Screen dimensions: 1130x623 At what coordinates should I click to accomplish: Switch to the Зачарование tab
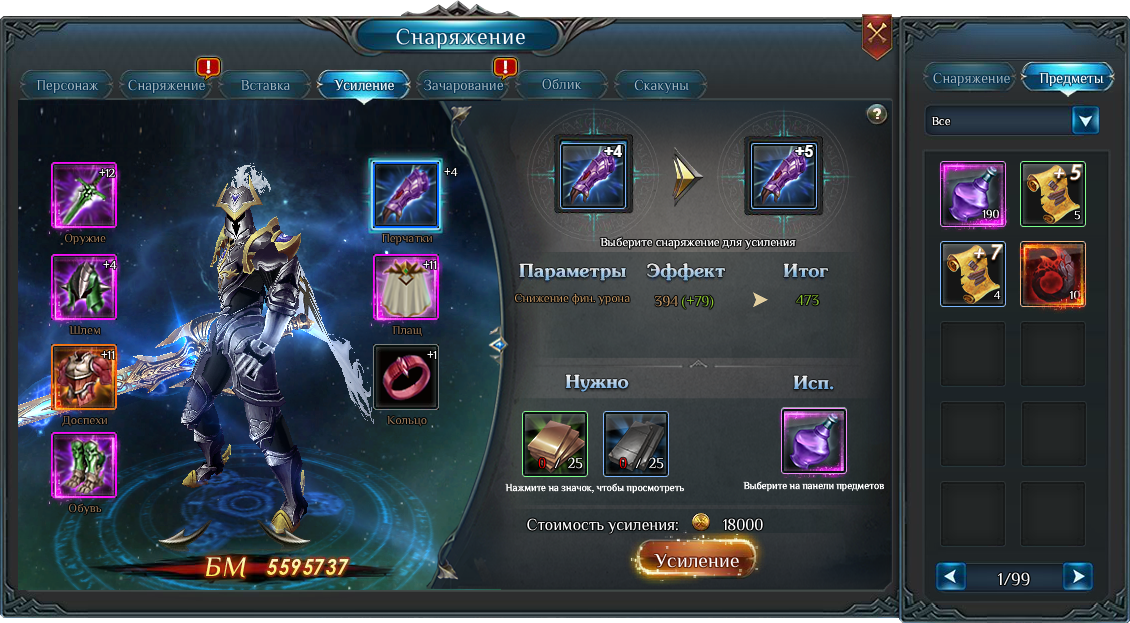[x=463, y=86]
